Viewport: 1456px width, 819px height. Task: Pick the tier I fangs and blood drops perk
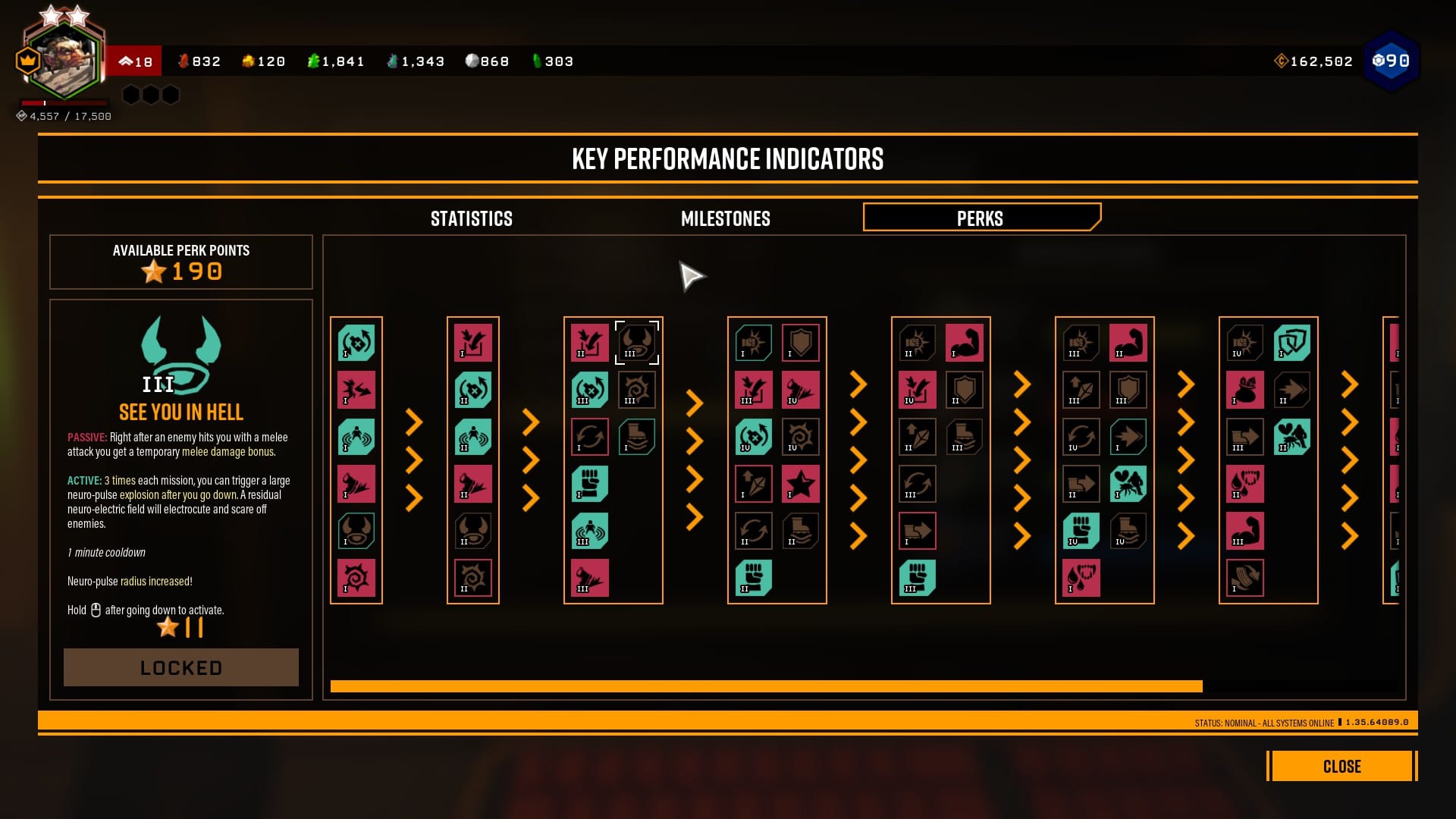point(1081,578)
